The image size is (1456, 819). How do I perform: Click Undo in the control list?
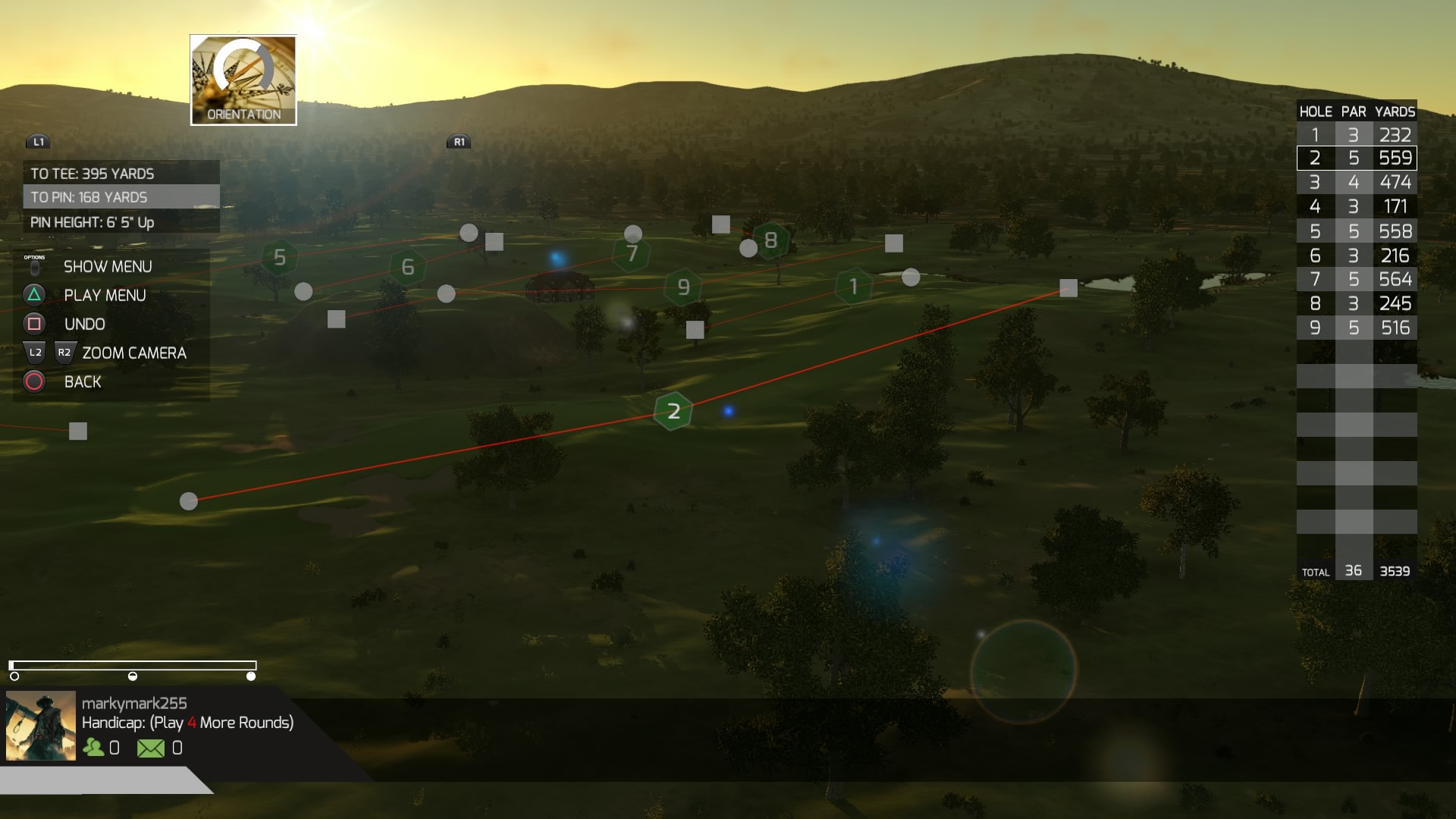[x=83, y=324]
